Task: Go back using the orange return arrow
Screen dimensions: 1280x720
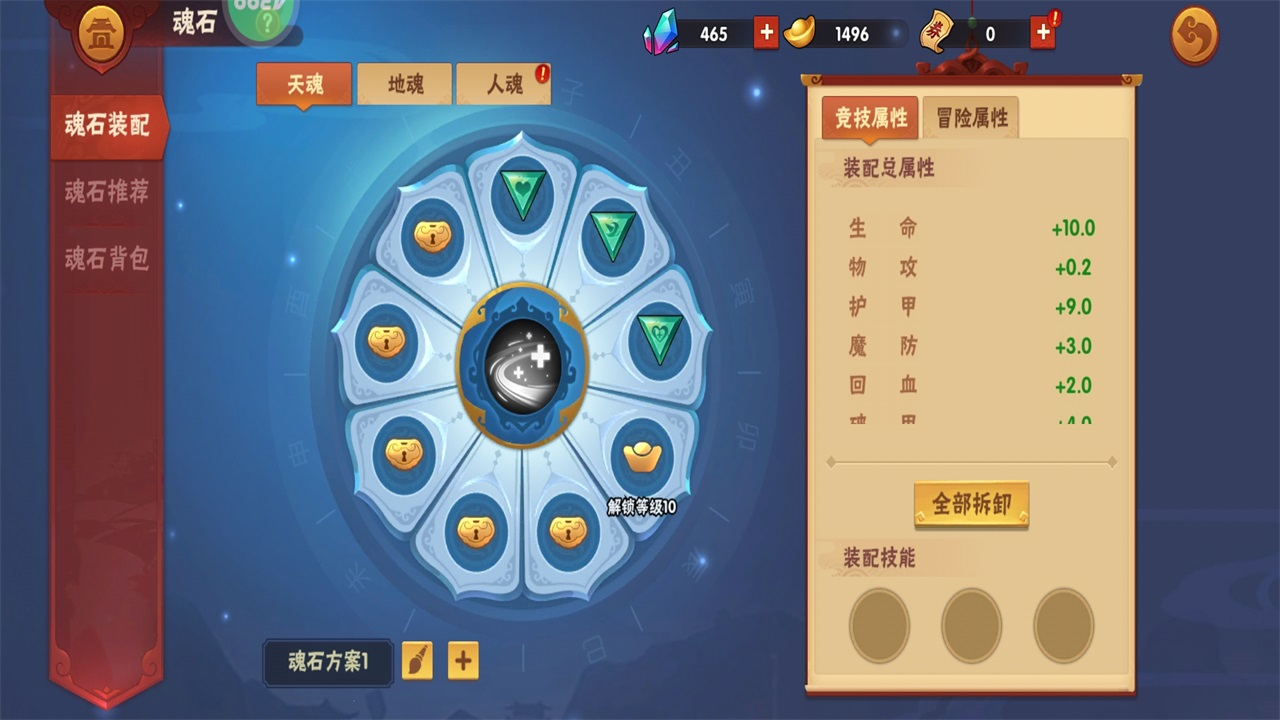Action: tap(1195, 36)
